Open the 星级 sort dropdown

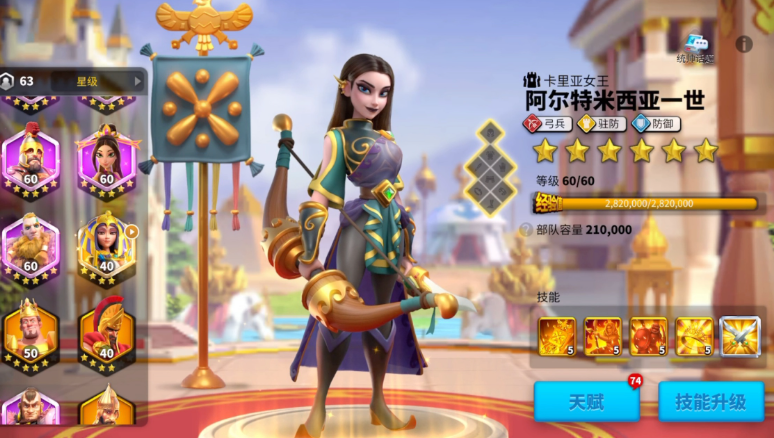click(96, 81)
